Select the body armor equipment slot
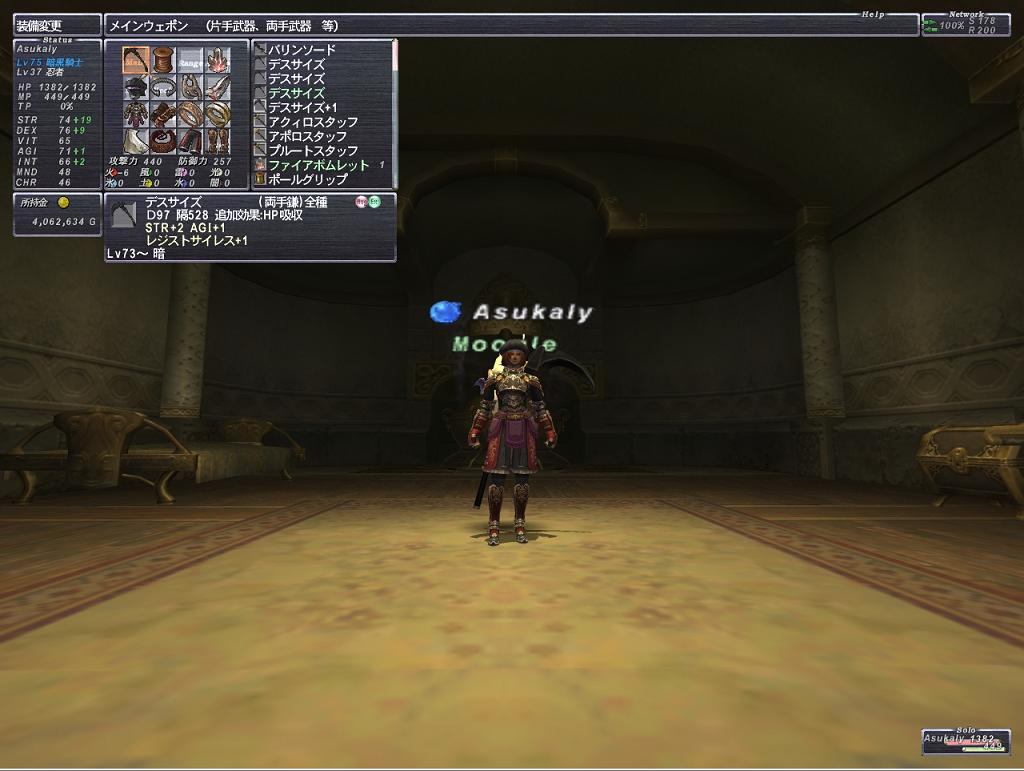The image size is (1024, 771). point(136,114)
